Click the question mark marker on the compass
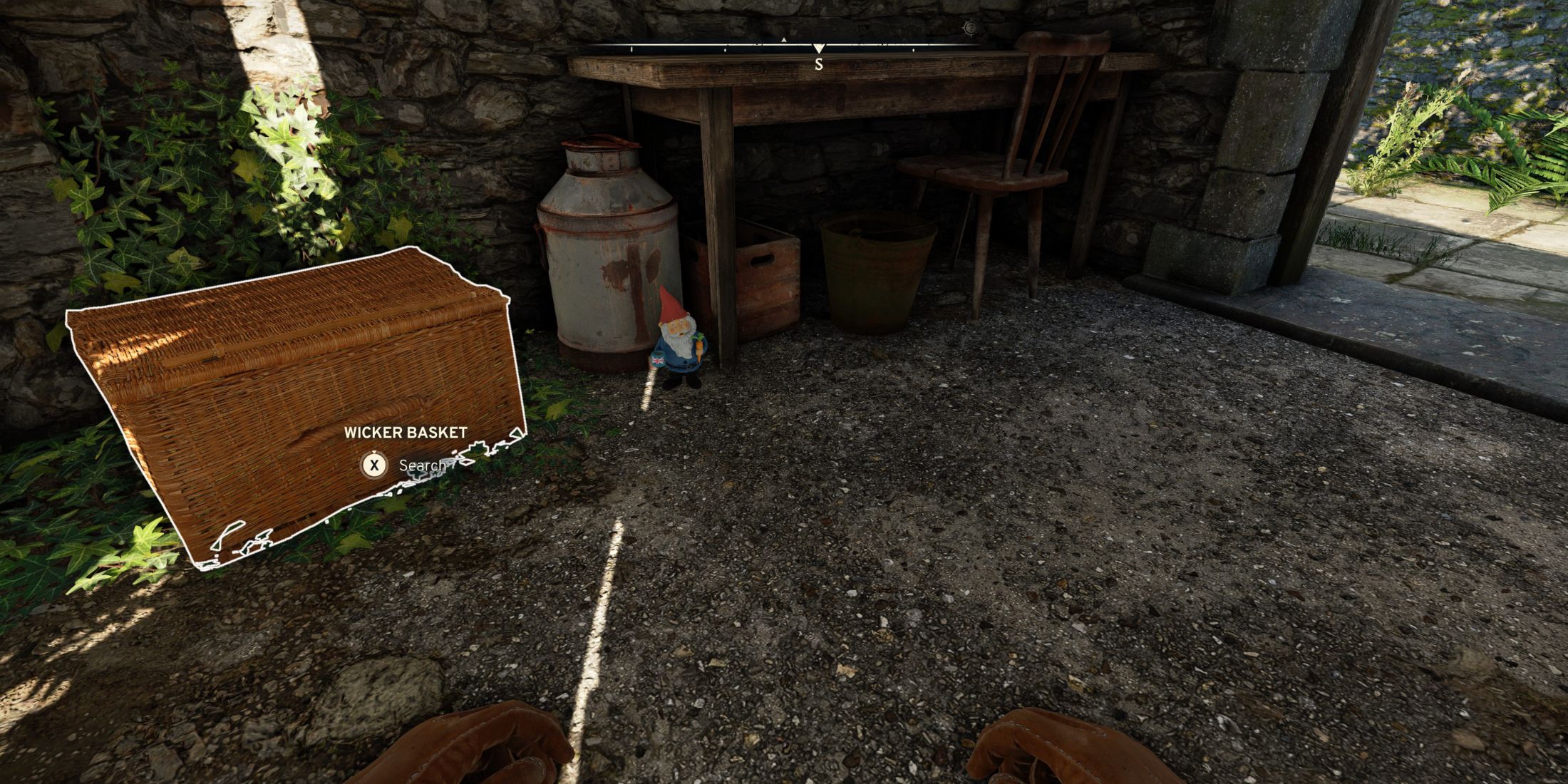Viewport: 1568px width, 784px height. [x=970, y=28]
